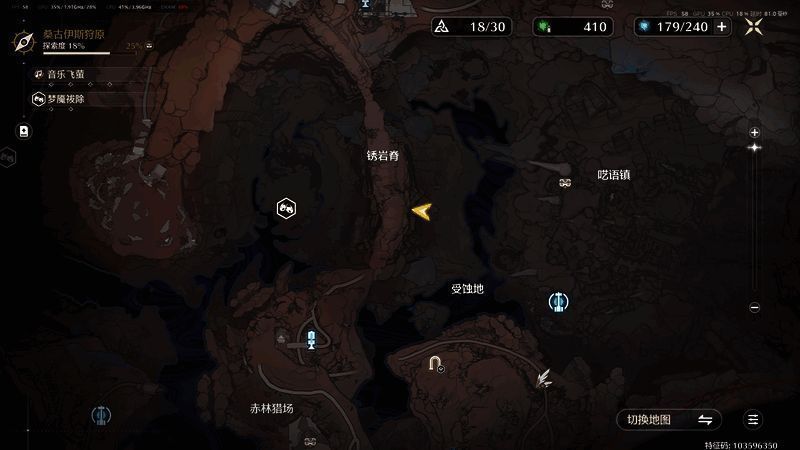The height and width of the screenshot is (450, 800).
Task: Select the faint teleport marker at bottom-left
Action: [100, 414]
